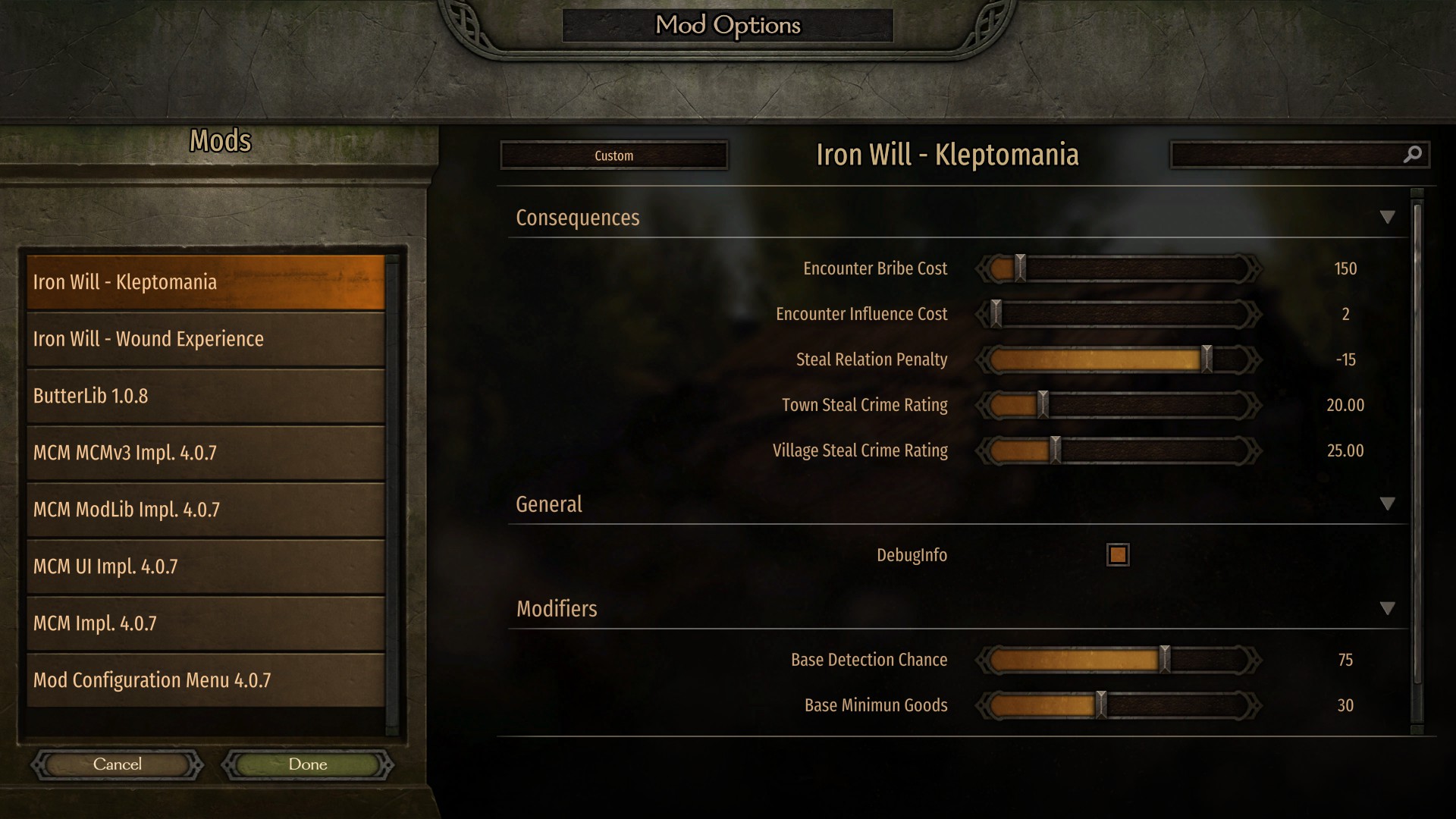The height and width of the screenshot is (819, 1456).
Task: Click the Base Minimun Goods slider
Action: 1101,705
